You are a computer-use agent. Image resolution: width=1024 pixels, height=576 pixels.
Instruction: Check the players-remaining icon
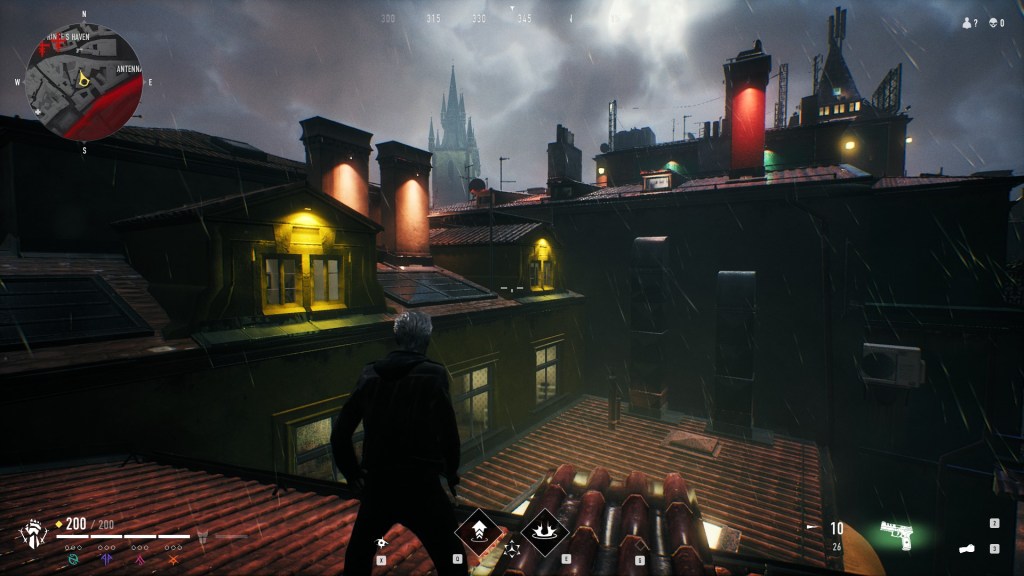pyautogui.click(x=968, y=22)
